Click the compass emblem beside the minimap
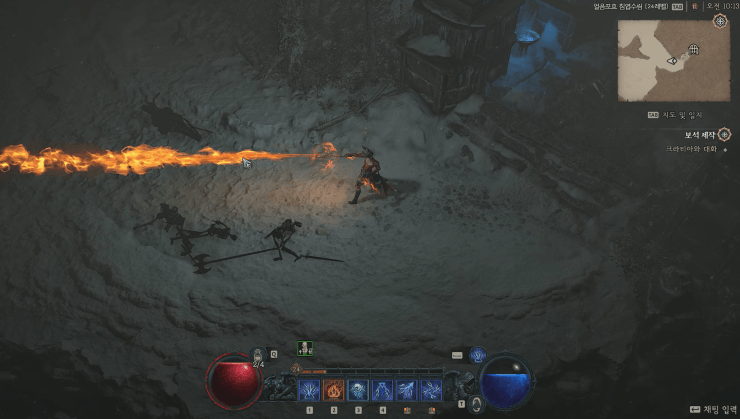Viewport: 740px width, 419px height. [719, 20]
